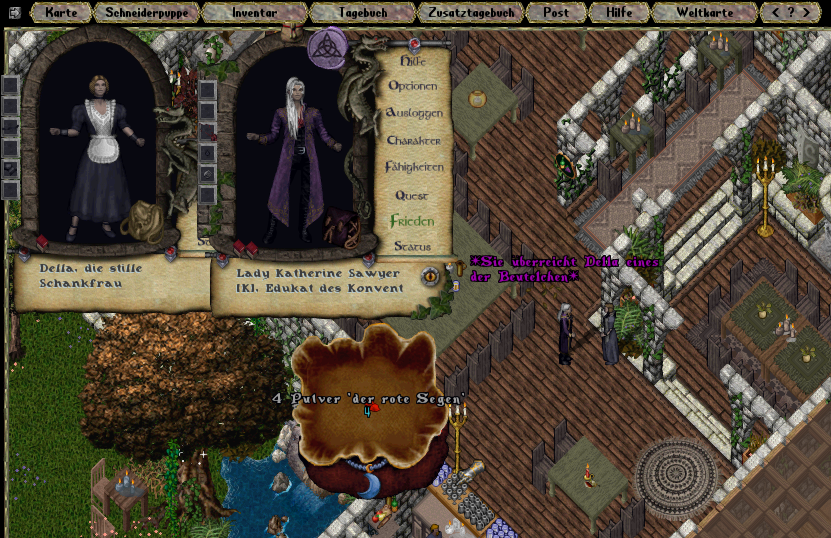
Task: Open Lady Katherine's dark backpack
Action: 342,228
